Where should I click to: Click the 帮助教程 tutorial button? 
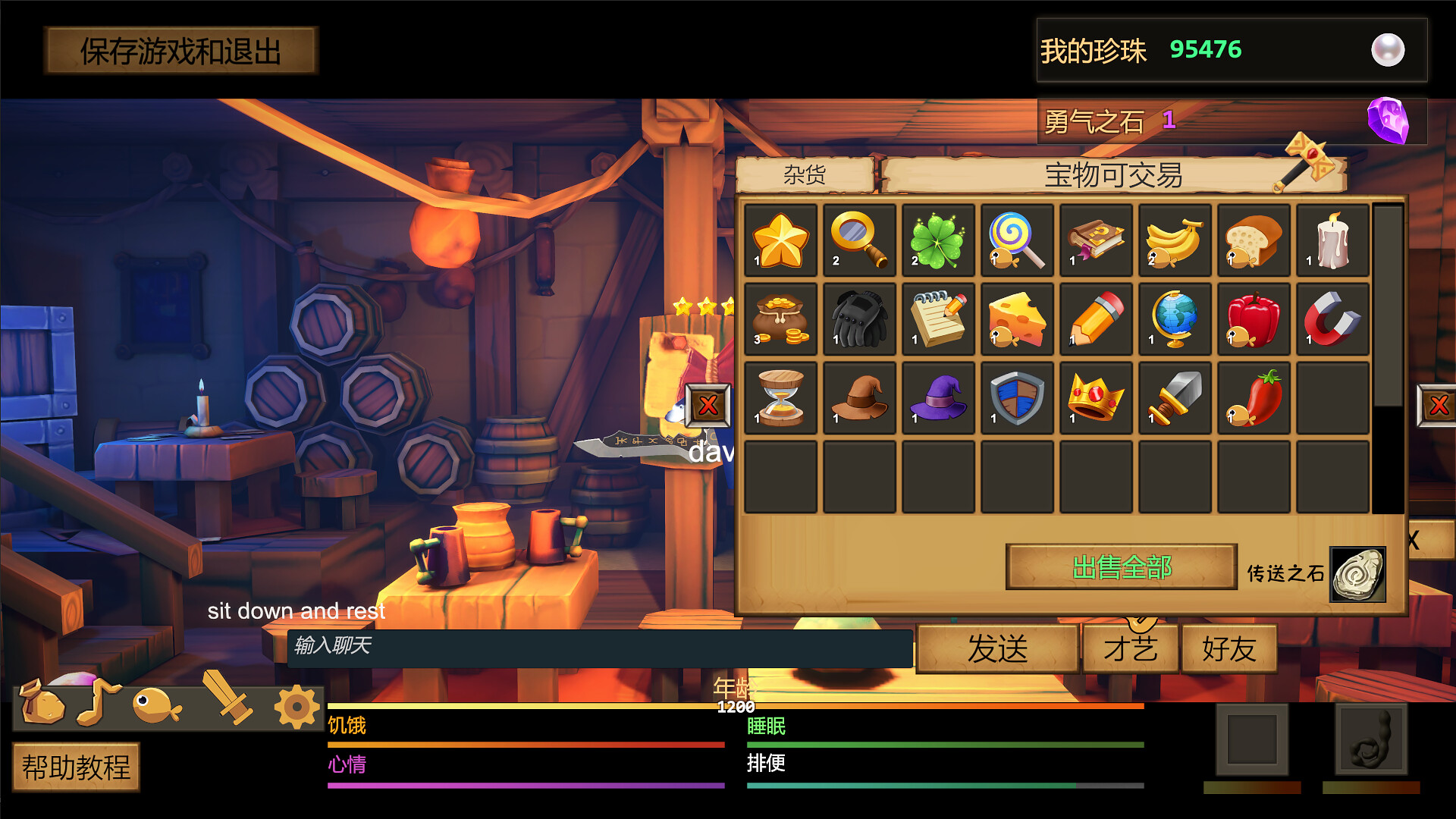point(75,767)
